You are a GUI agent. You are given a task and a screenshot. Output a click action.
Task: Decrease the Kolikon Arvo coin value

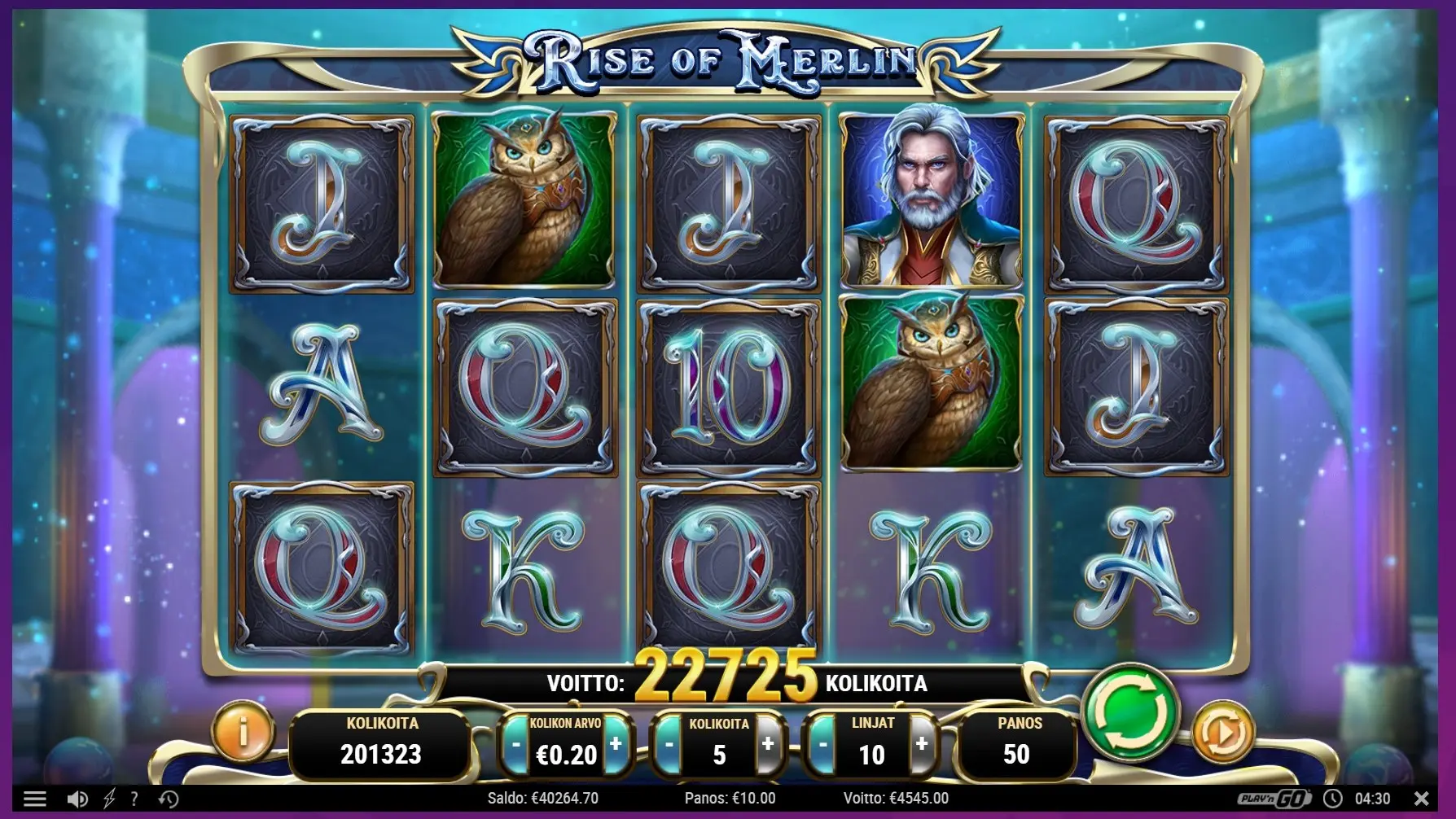515,744
